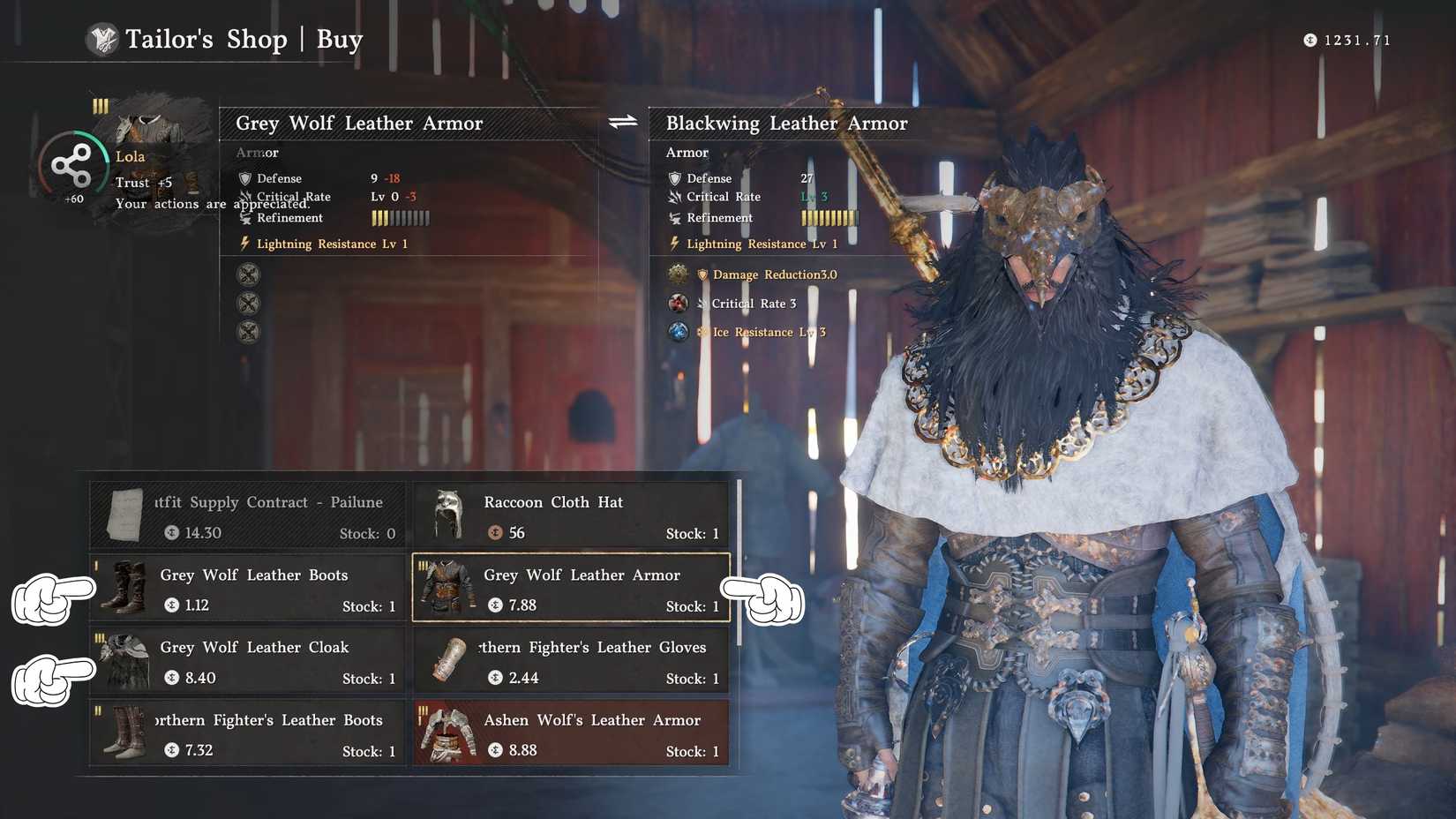This screenshot has width=1456, height=819.
Task: Click the Critical Rate crossed-swords icon on Grey Wolf panel
Action: [x=244, y=197]
